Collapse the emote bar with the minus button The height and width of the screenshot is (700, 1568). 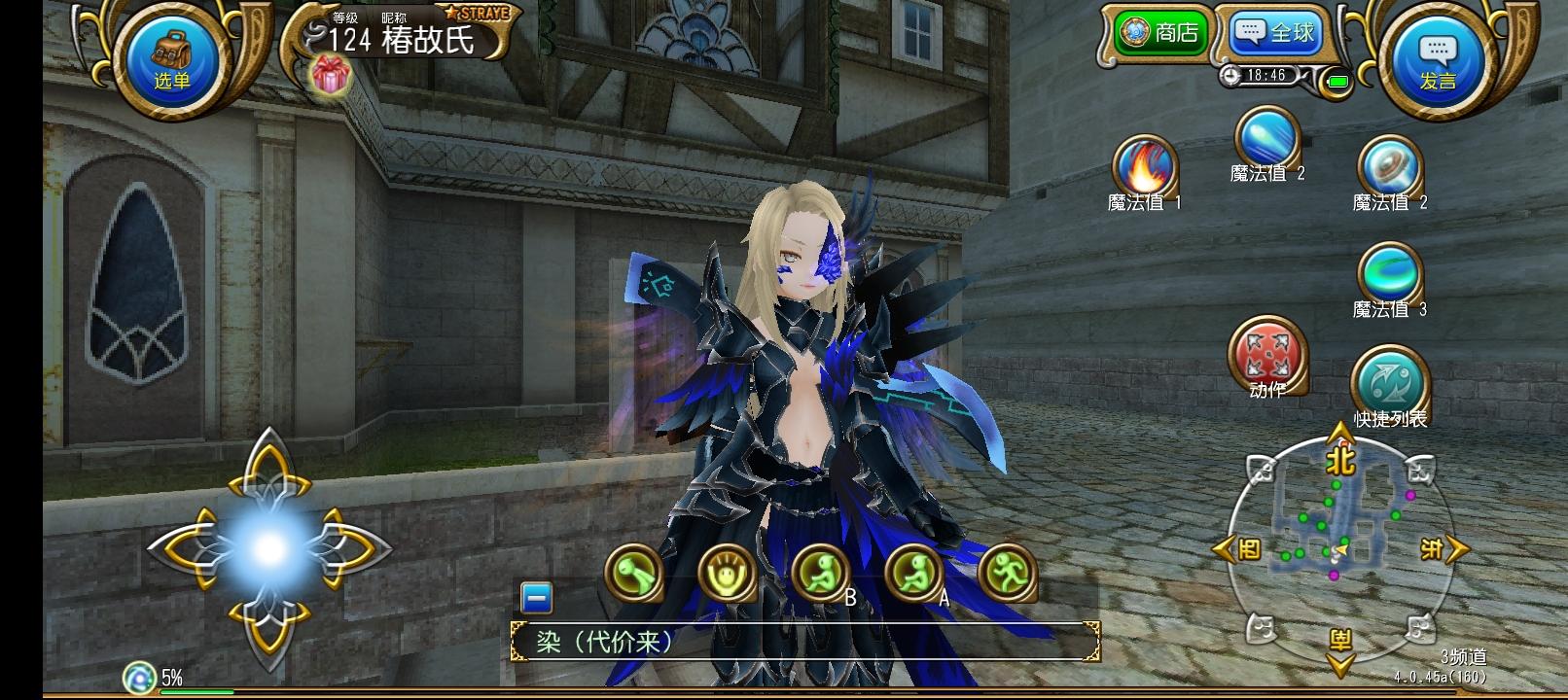click(537, 599)
